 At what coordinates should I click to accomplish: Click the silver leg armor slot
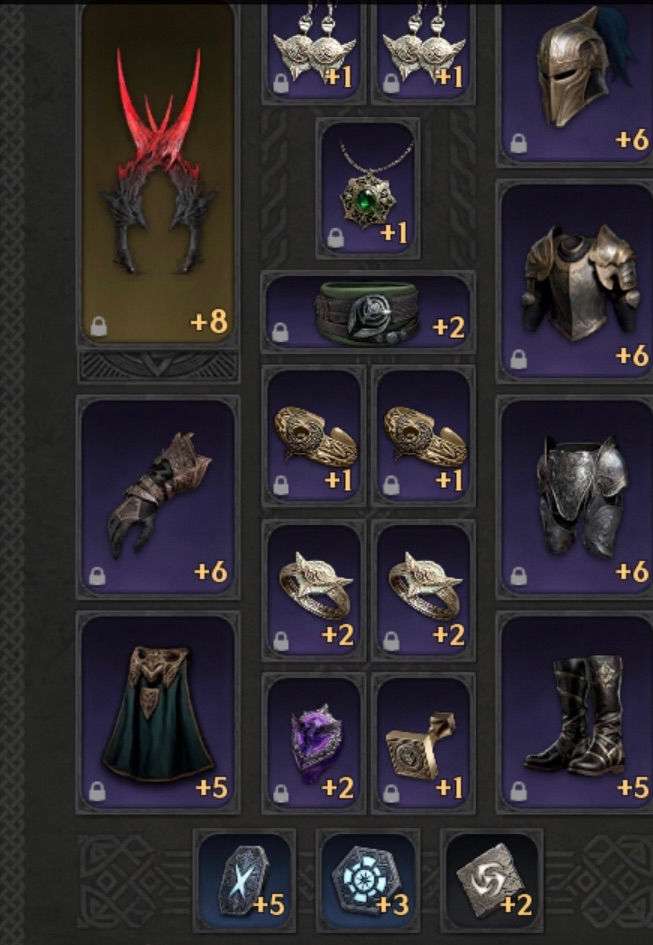tap(576, 497)
